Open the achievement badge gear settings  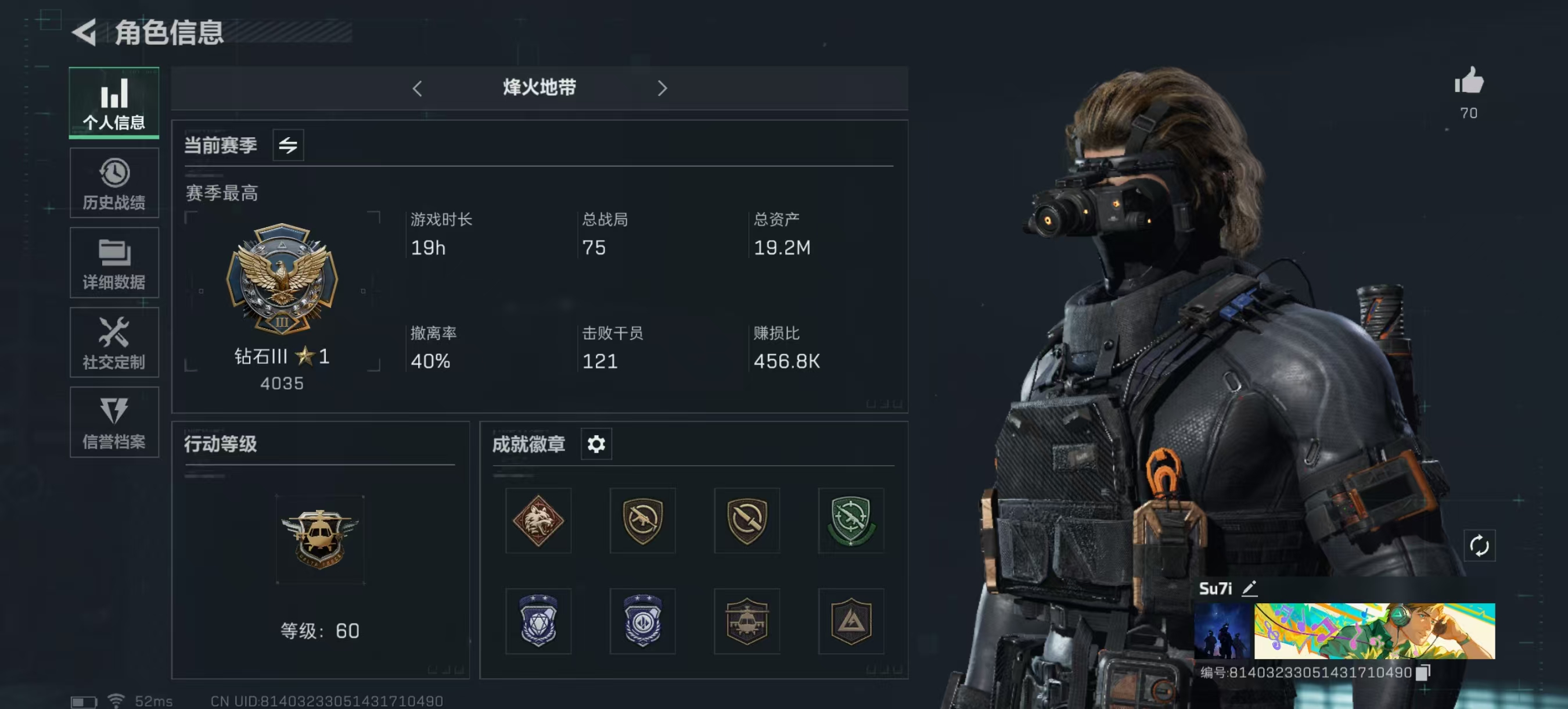tap(596, 444)
